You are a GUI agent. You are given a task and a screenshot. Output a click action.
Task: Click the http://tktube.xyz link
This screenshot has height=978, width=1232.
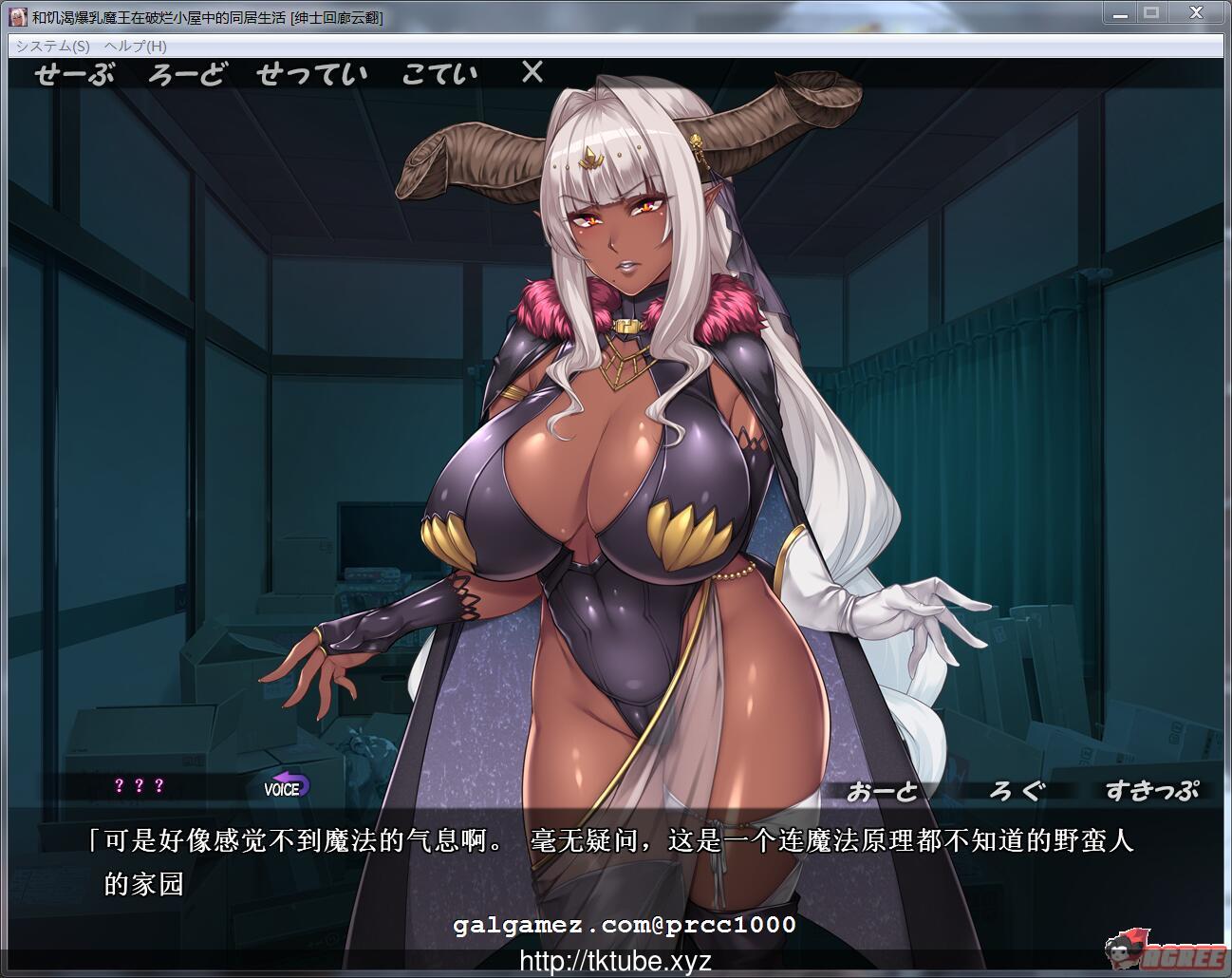[x=615, y=961]
